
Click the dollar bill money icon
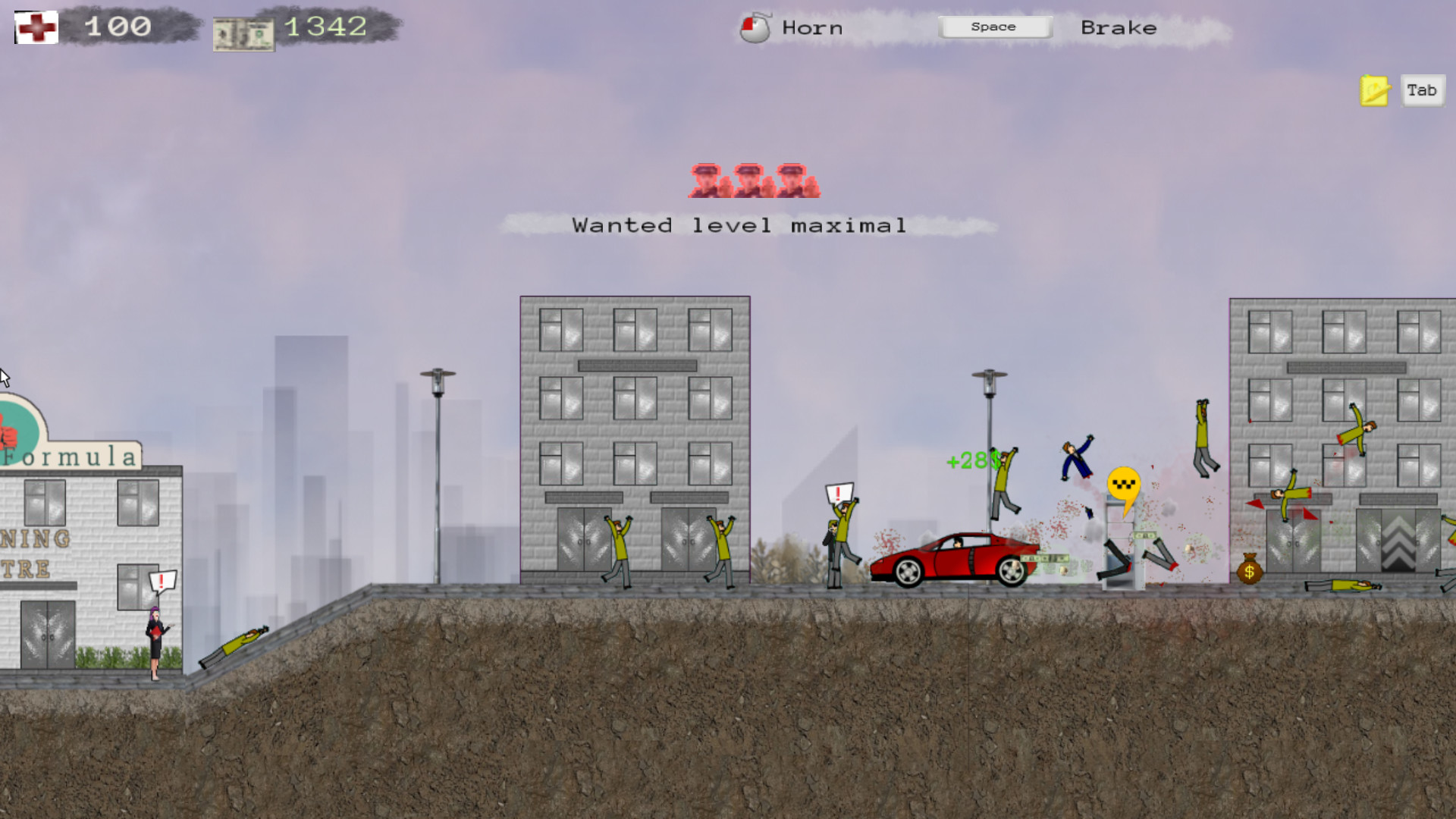point(244,32)
